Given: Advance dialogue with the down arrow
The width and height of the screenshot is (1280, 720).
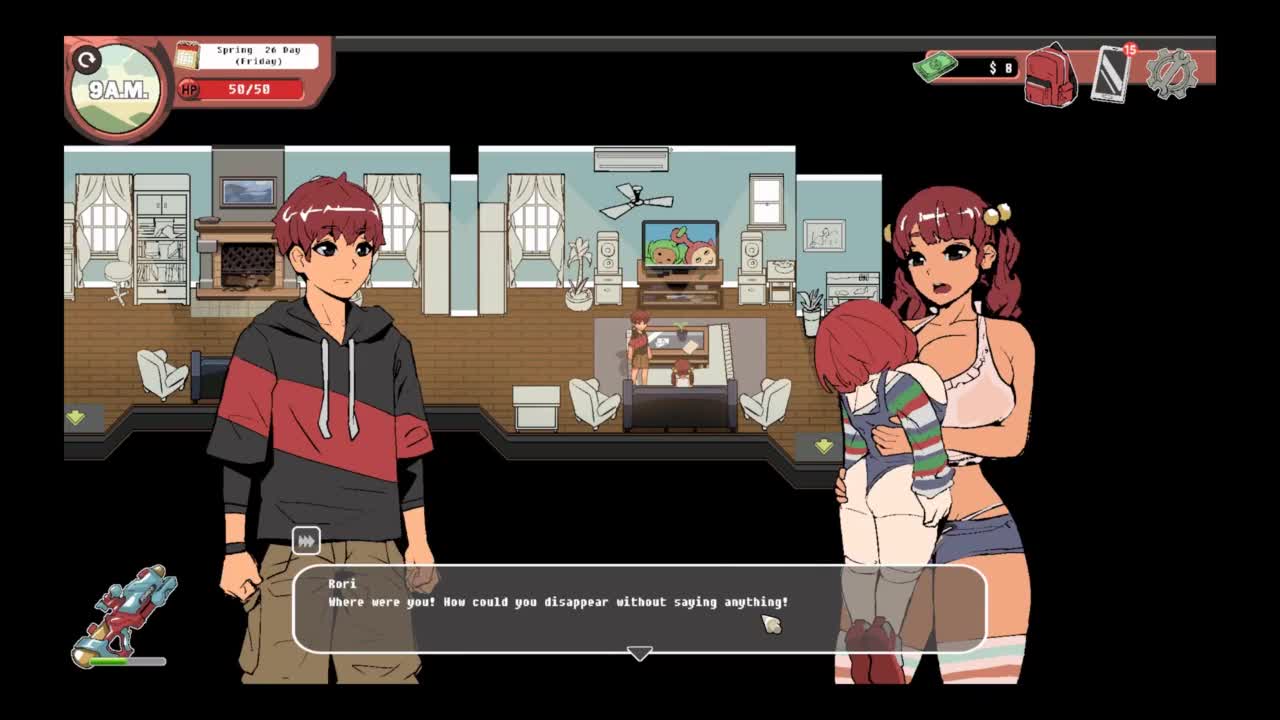Looking at the screenshot, I should coord(639,653).
